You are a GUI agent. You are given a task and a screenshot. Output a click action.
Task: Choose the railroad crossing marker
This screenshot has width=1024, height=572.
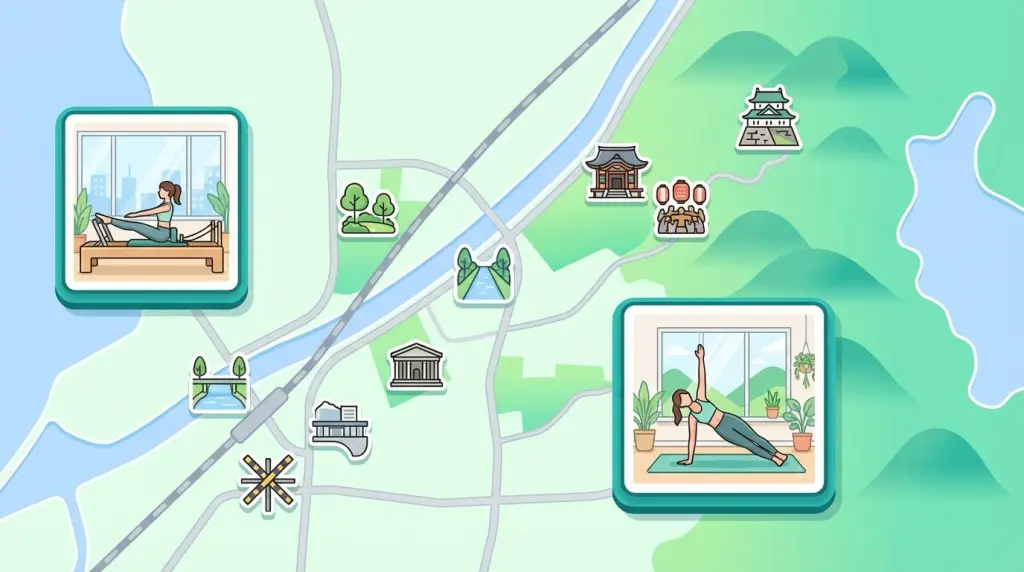[269, 482]
